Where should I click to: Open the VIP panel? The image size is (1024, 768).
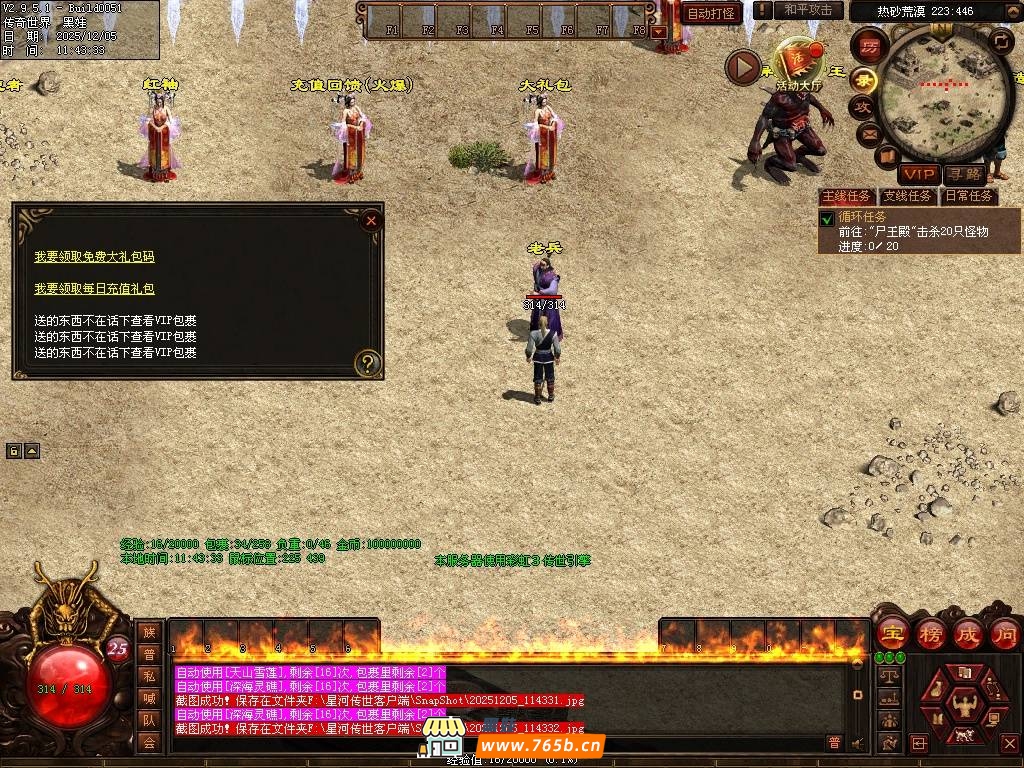click(918, 175)
